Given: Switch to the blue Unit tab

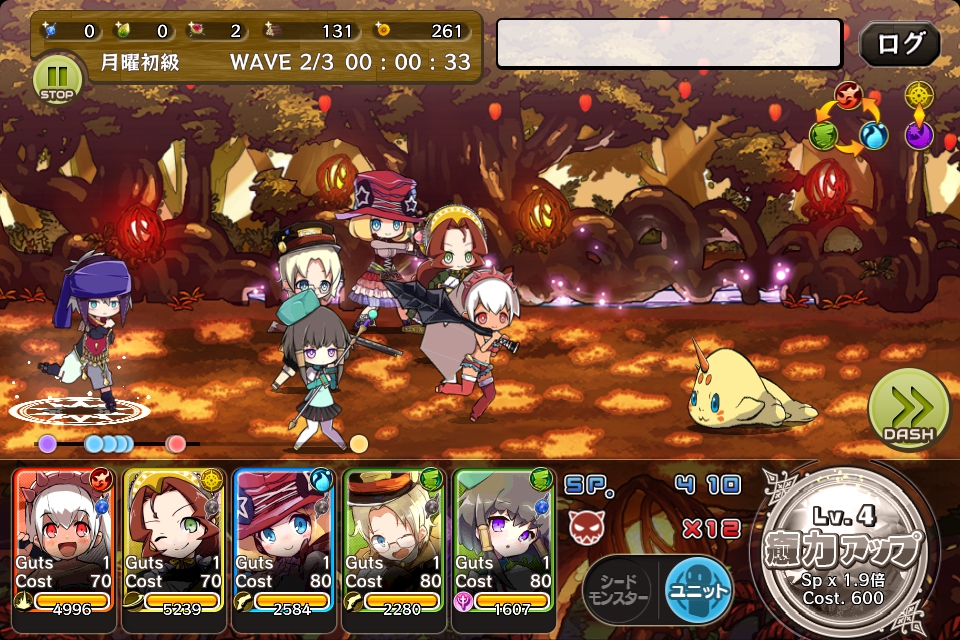Looking at the screenshot, I should click(x=698, y=590).
